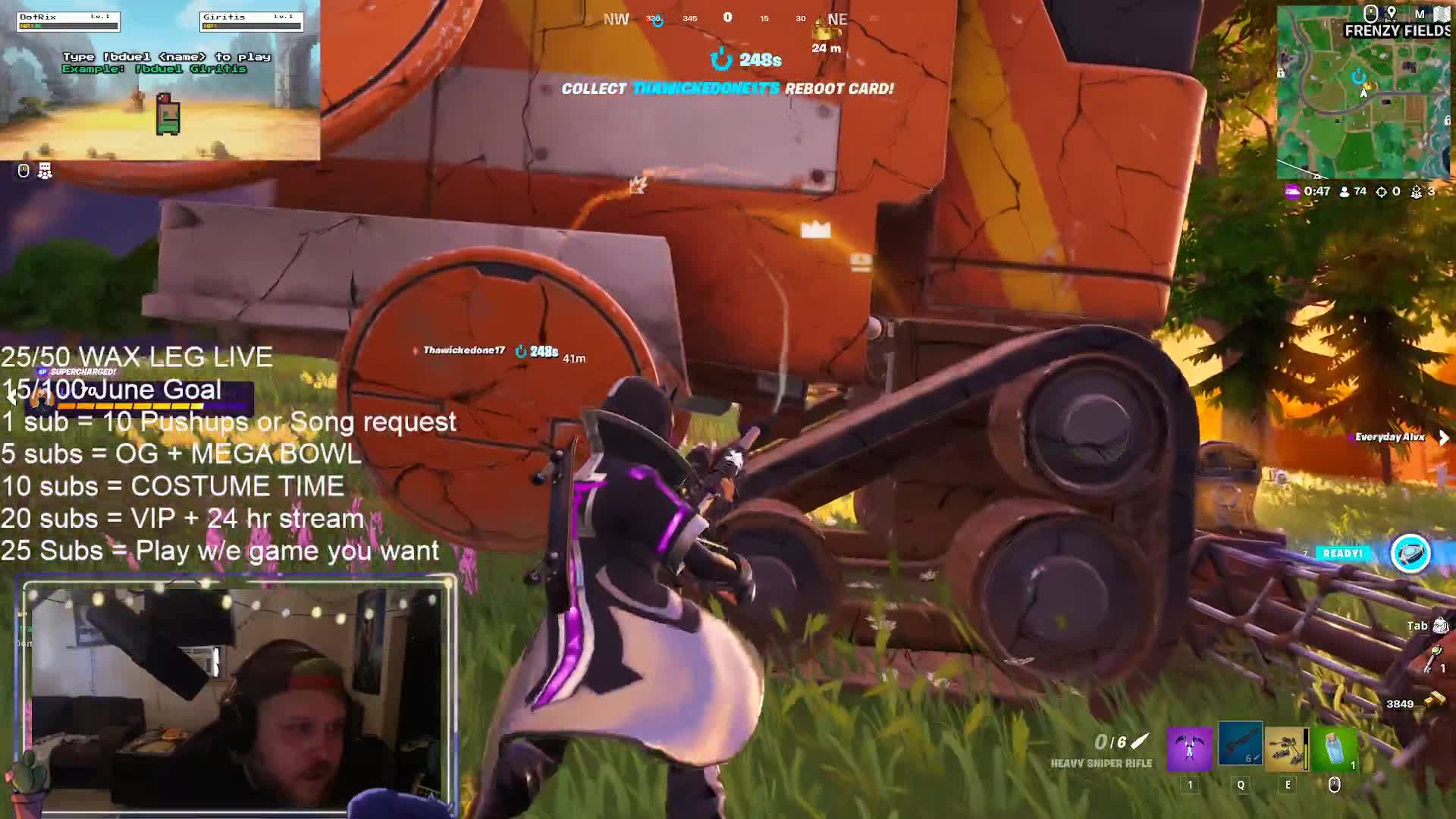Open the Frenzy Fields minimap
This screenshot has width=1456, height=819.
click(1363, 102)
